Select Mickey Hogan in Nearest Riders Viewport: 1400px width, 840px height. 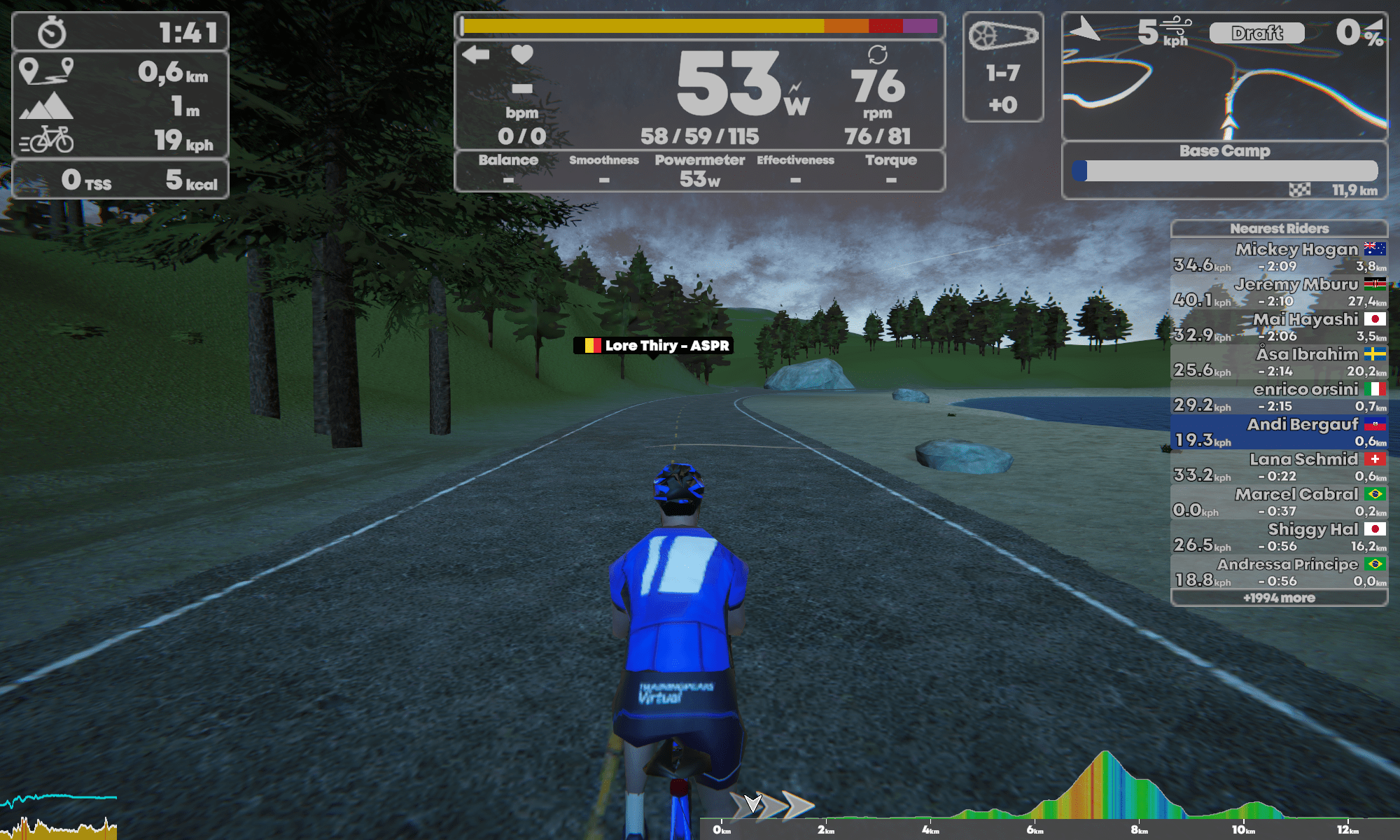[x=1279, y=257]
